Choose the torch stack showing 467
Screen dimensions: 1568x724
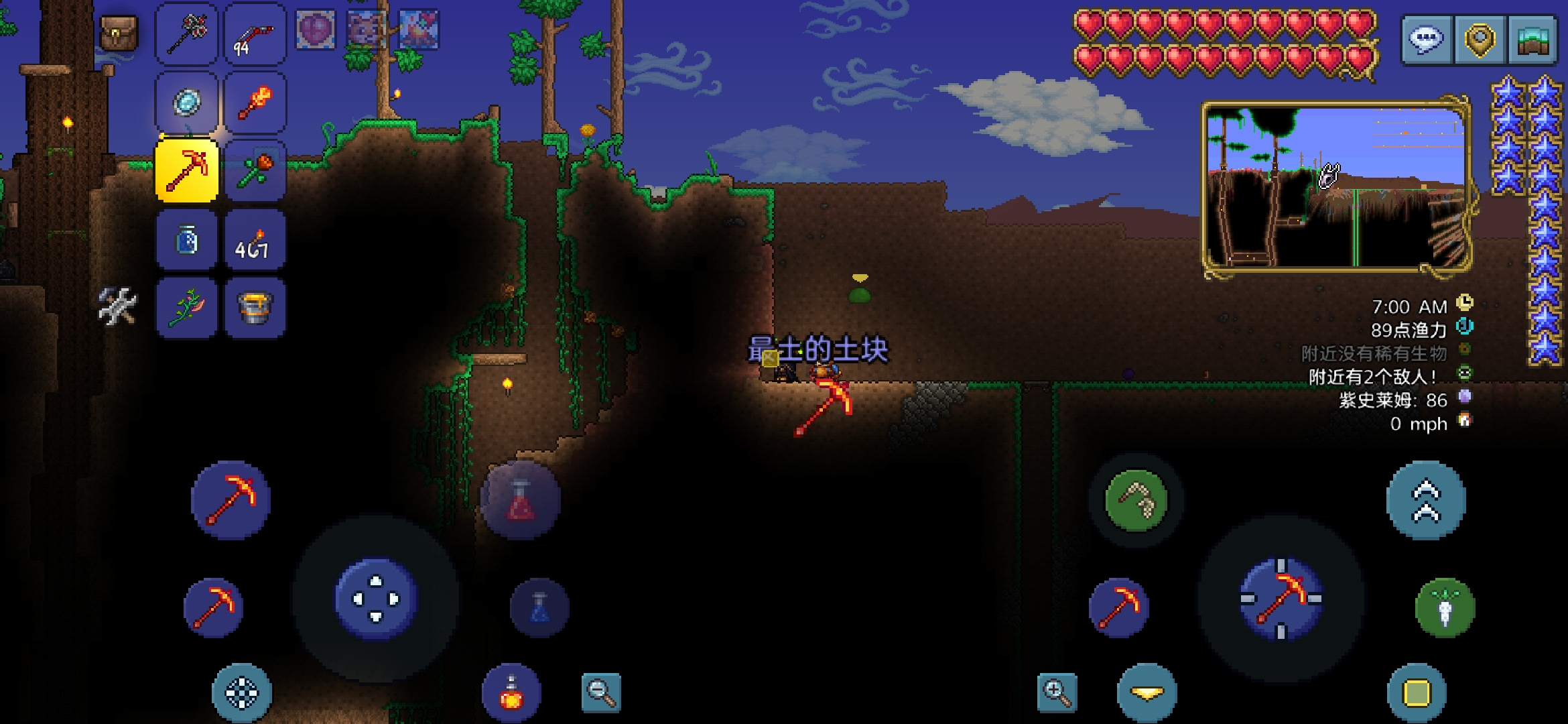click(x=255, y=240)
